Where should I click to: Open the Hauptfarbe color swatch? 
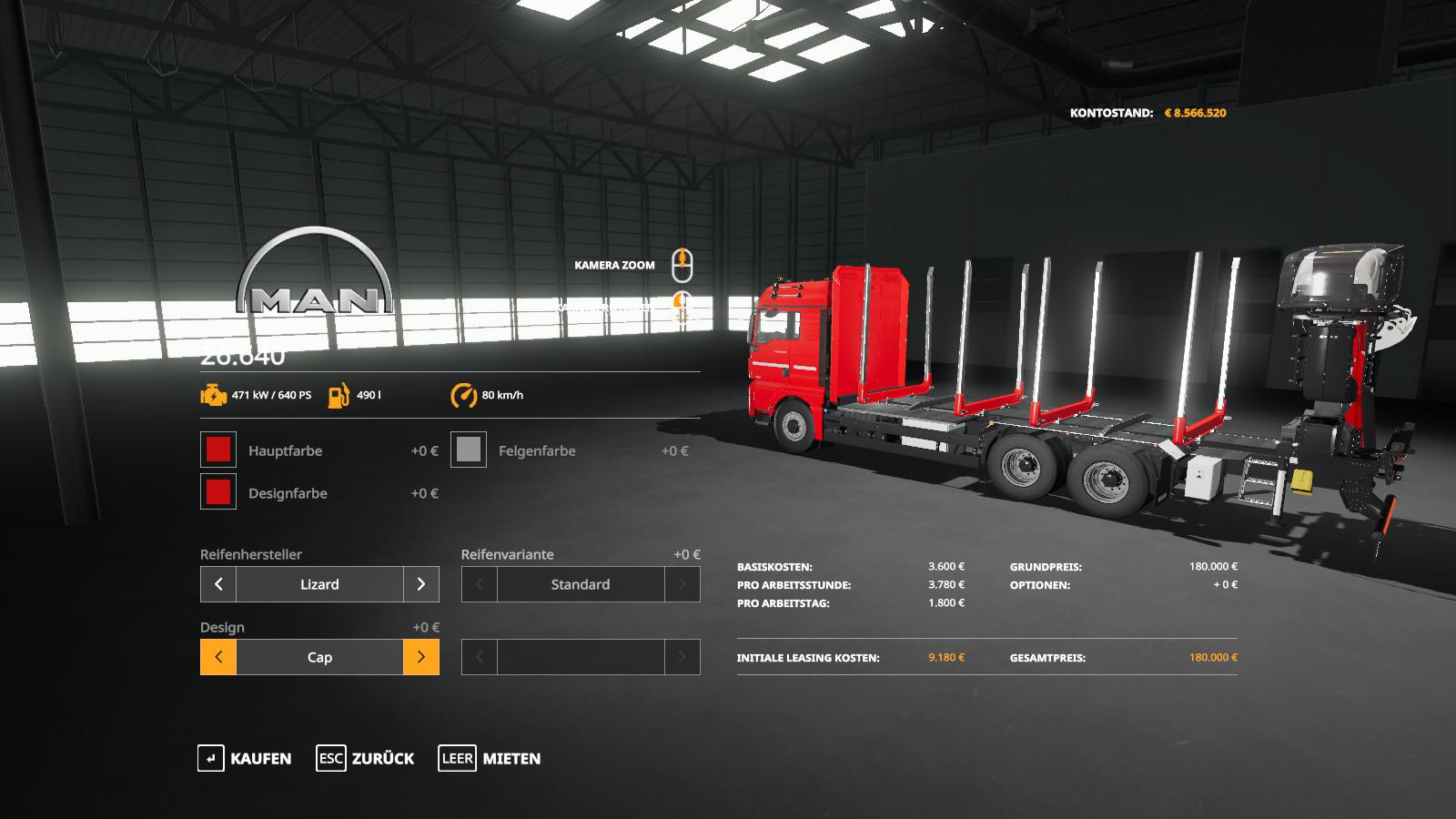tap(218, 450)
